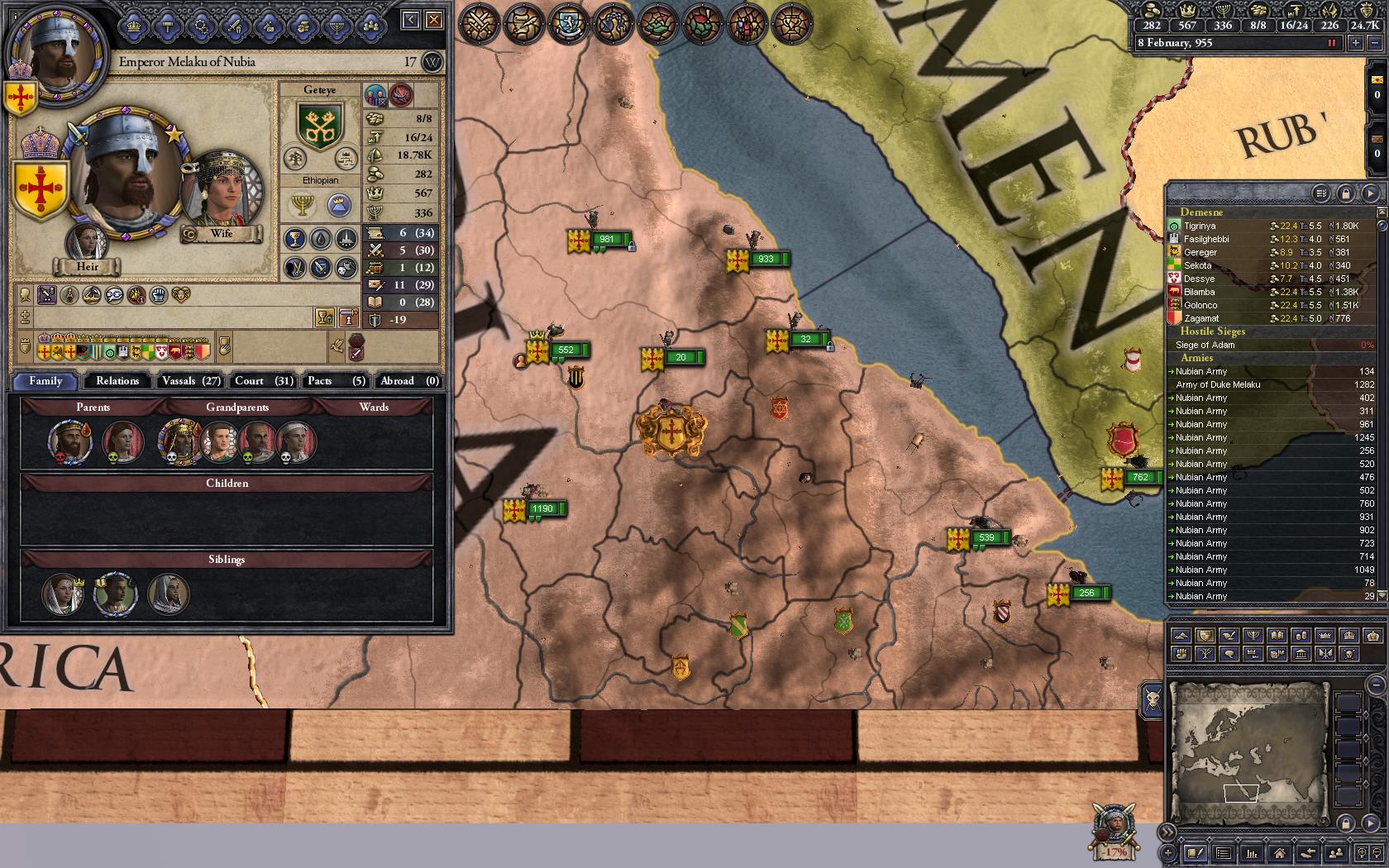The height and width of the screenshot is (868, 1389).
Task: Open the Heir portrait
Action: 87,242
